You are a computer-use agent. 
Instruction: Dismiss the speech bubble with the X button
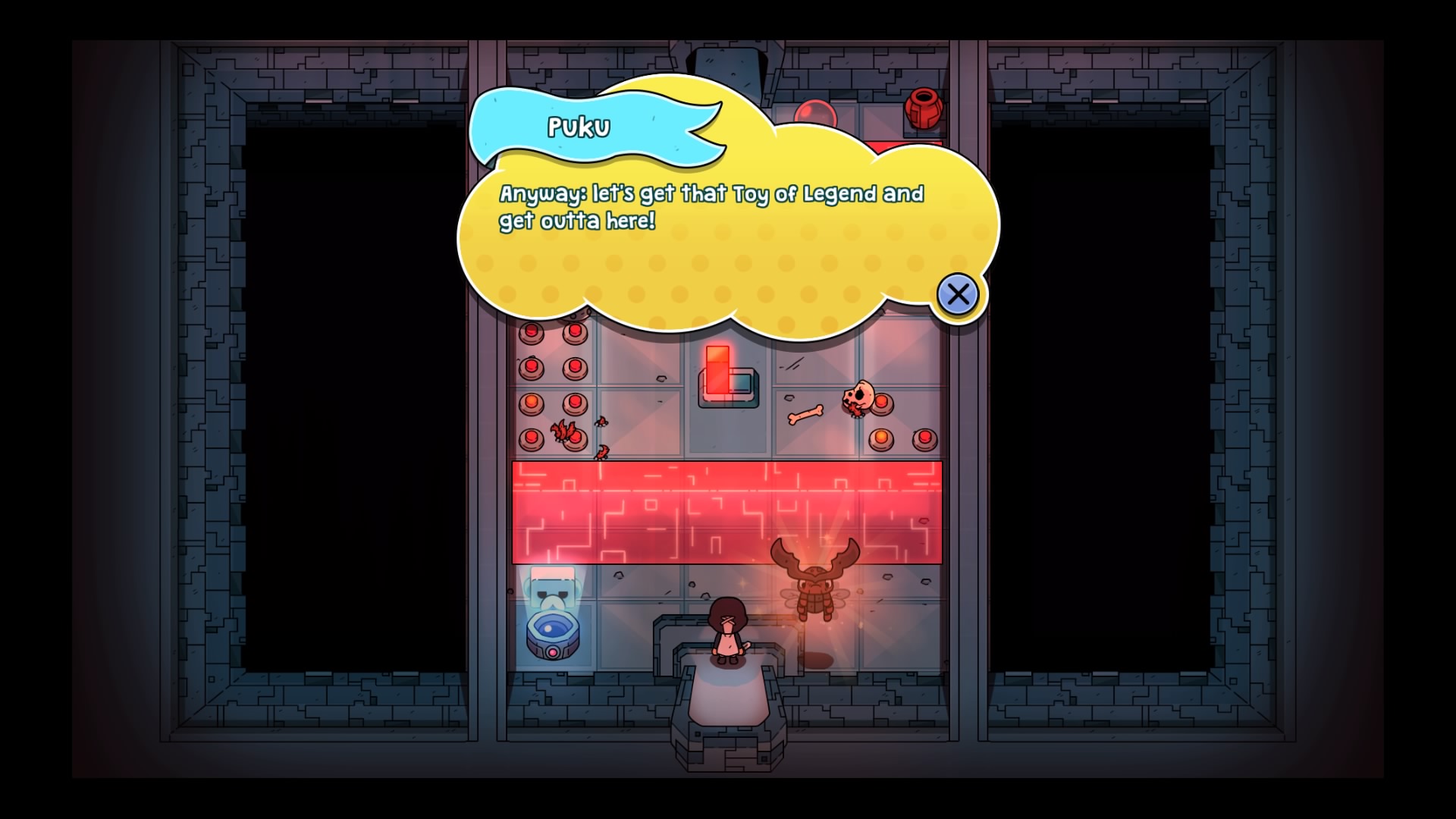pyautogui.click(x=958, y=296)
